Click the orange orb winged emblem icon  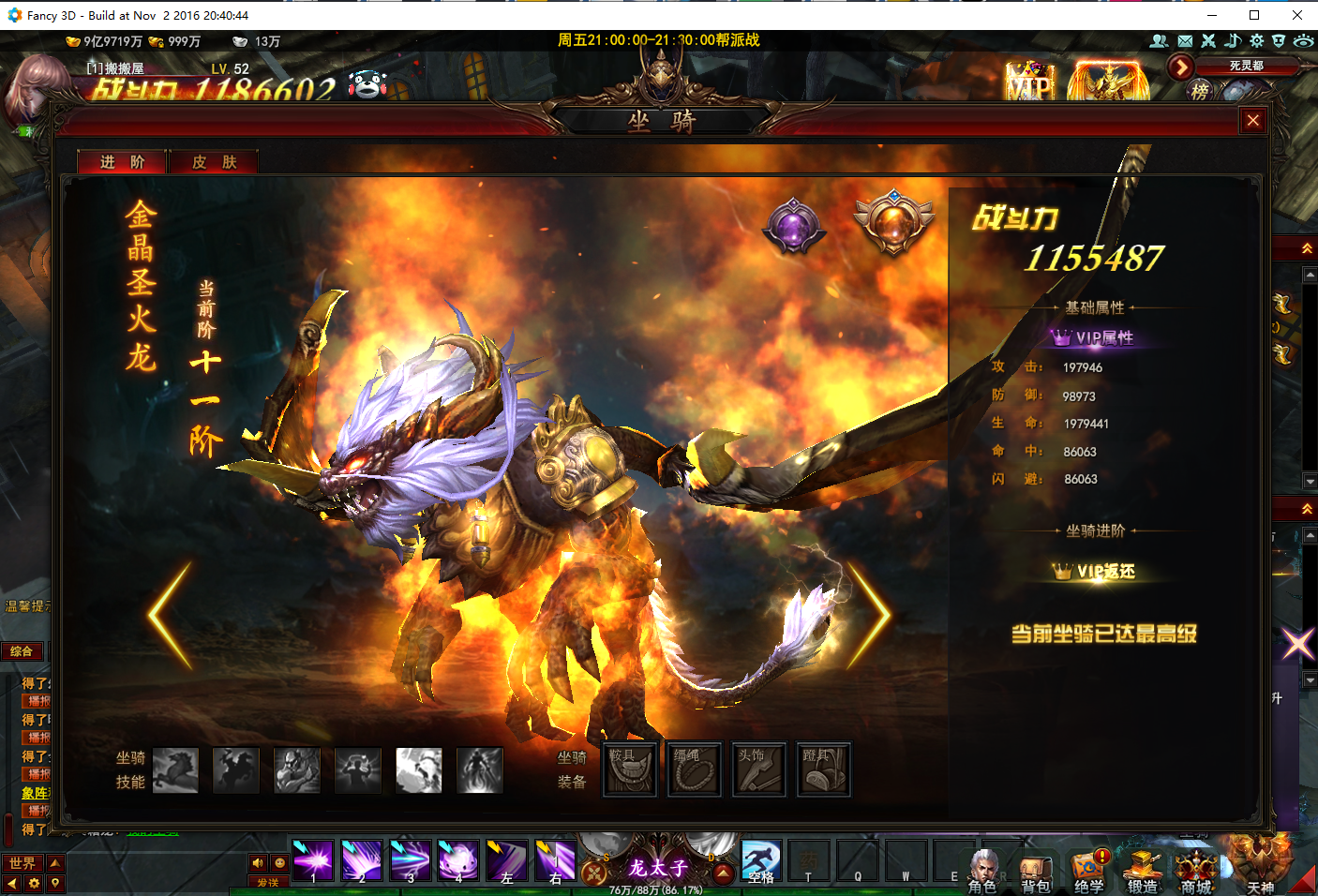click(893, 223)
